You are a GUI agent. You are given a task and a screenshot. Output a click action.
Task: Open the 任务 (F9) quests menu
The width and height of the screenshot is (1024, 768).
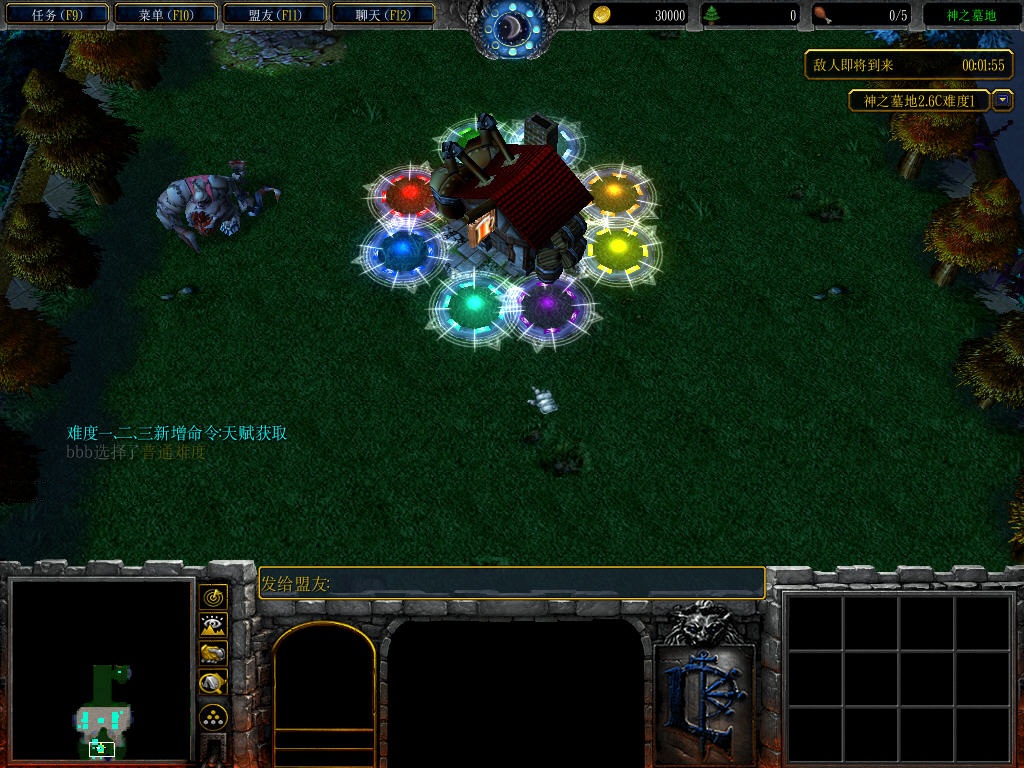pyautogui.click(x=56, y=15)
